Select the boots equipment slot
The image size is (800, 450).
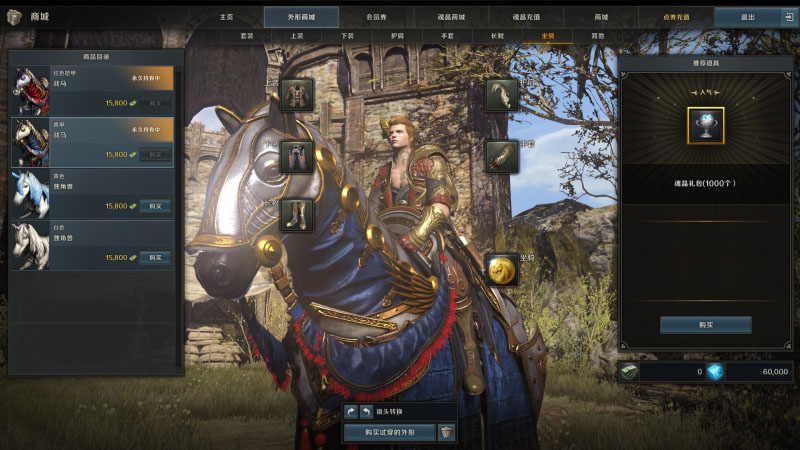click(297, 215)
